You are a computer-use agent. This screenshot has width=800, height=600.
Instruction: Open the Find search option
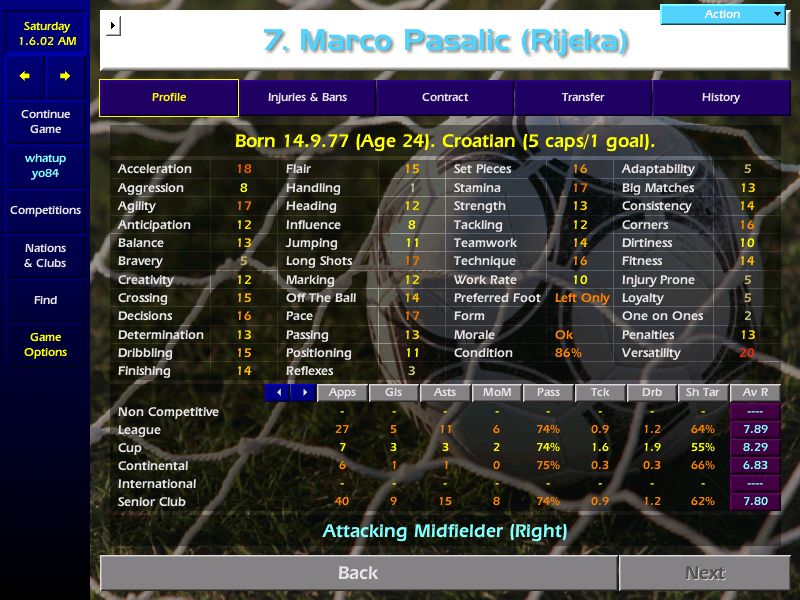[46, 300]
